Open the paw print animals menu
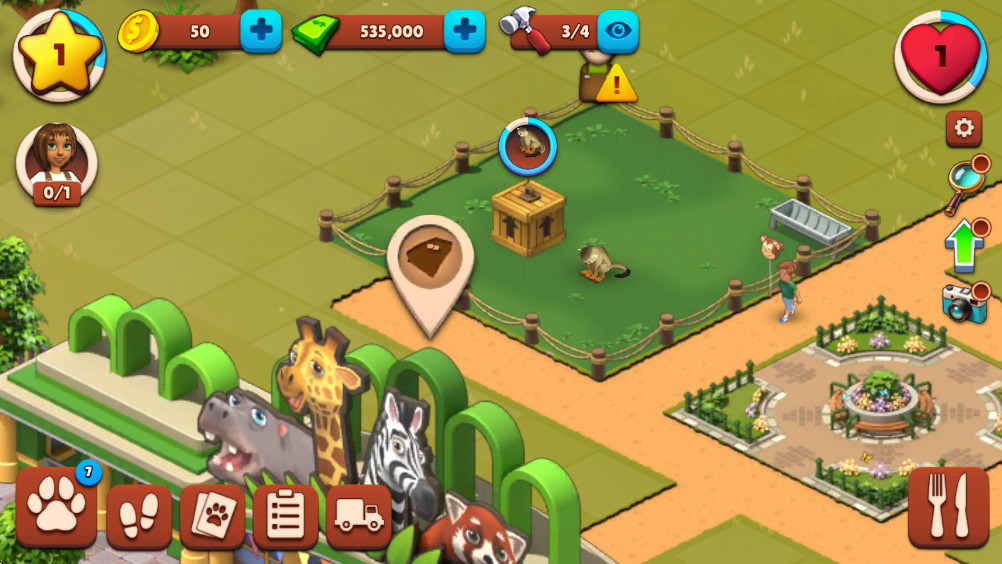 (x=56, y=507)
